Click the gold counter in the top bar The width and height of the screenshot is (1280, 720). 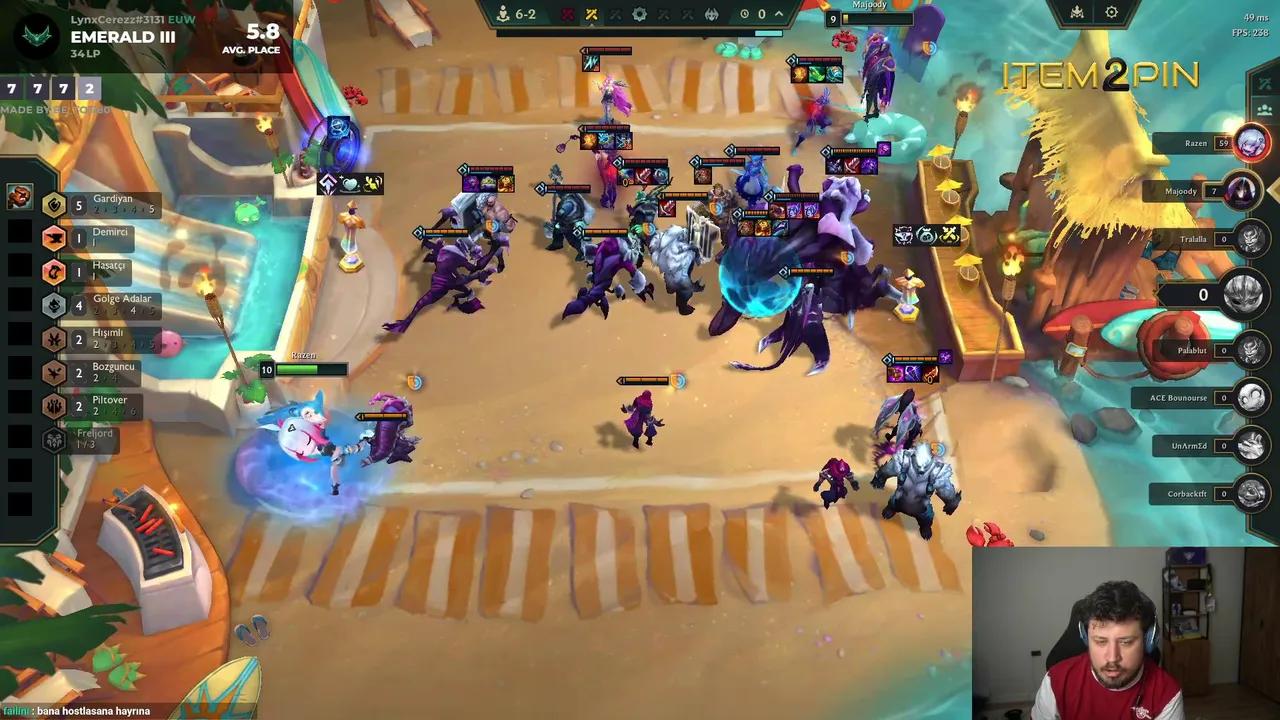[761, 14]
